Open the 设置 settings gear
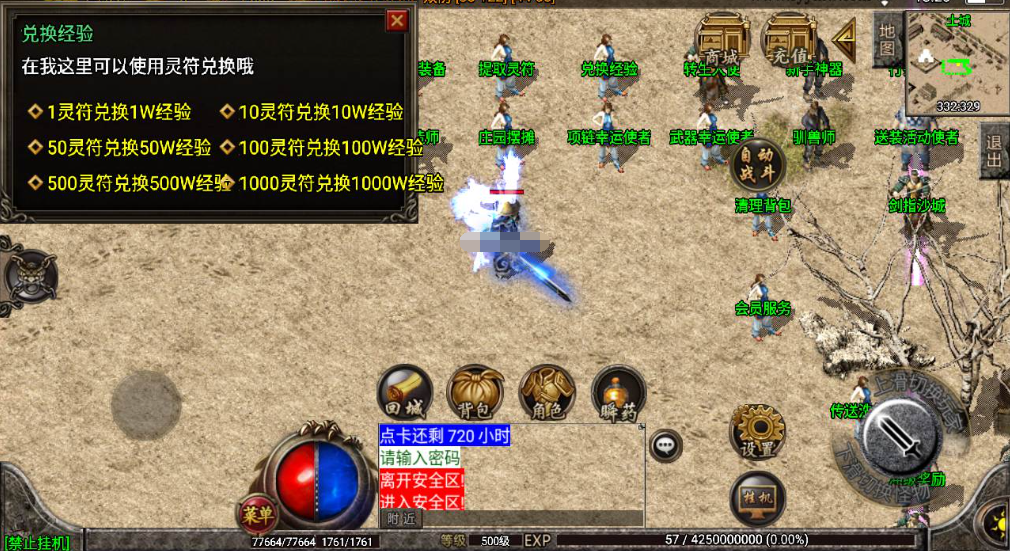 757,432
